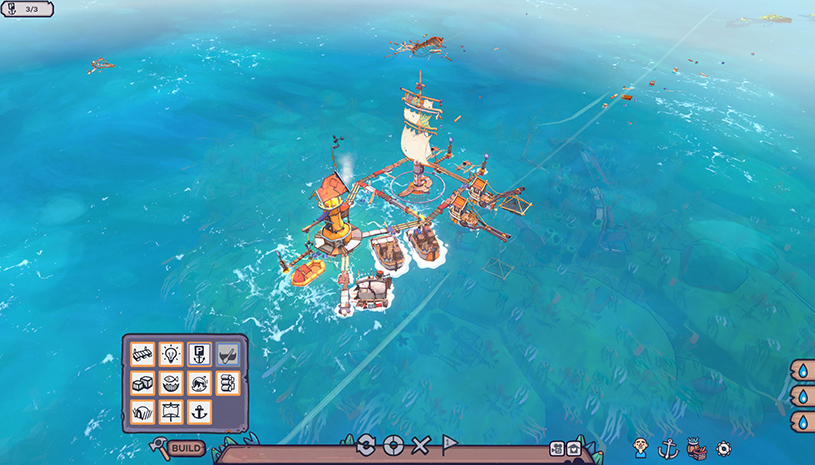Image resolution: width=815 pixels, height=465 pixels.
Task: Click the rotate arrows icon
Action: tap(365, 445)
